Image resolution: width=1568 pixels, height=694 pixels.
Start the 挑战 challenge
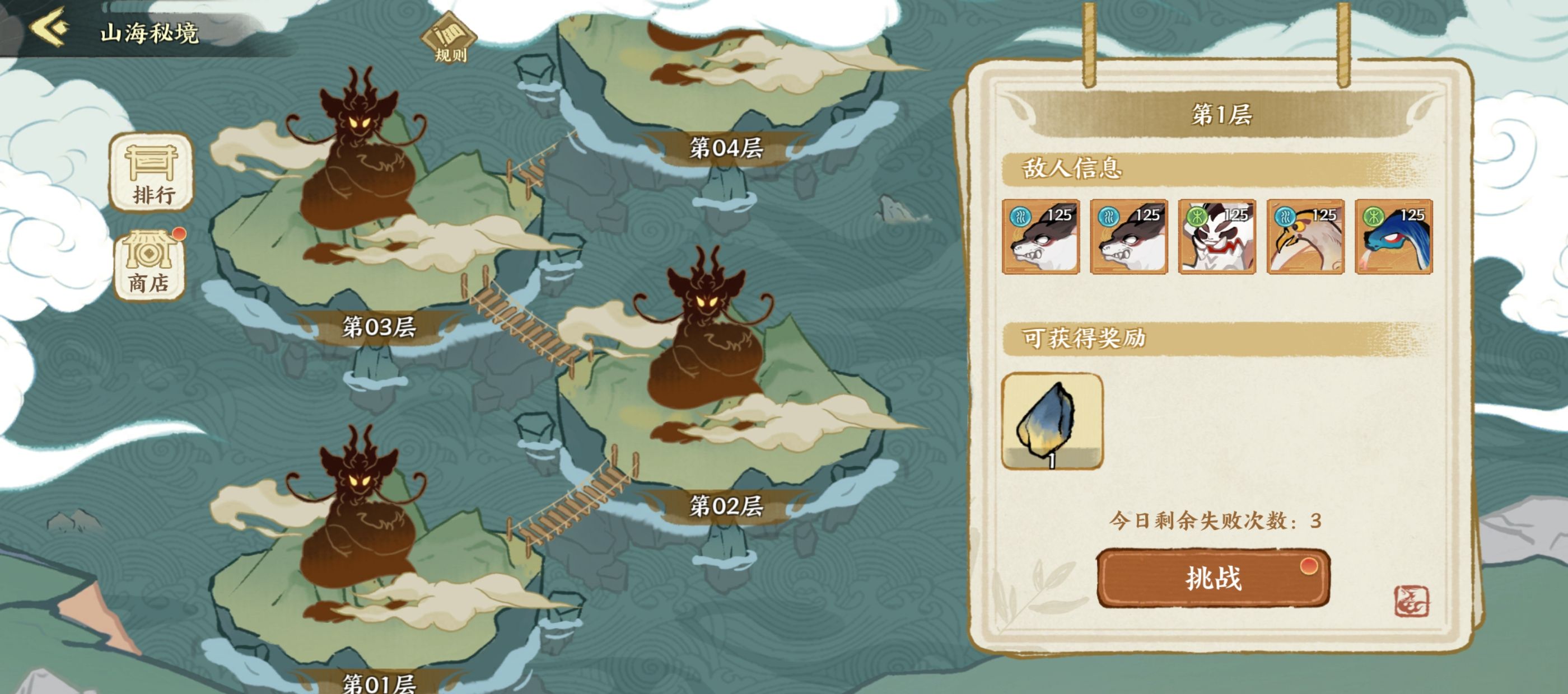pos(1212,578)
